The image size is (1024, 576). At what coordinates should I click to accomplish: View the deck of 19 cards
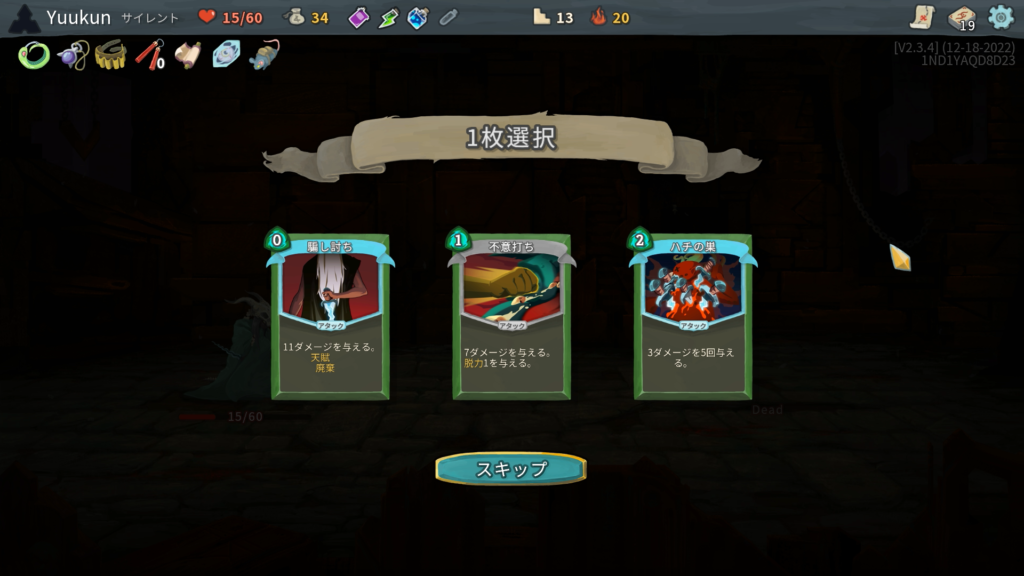tap(962, 18)
